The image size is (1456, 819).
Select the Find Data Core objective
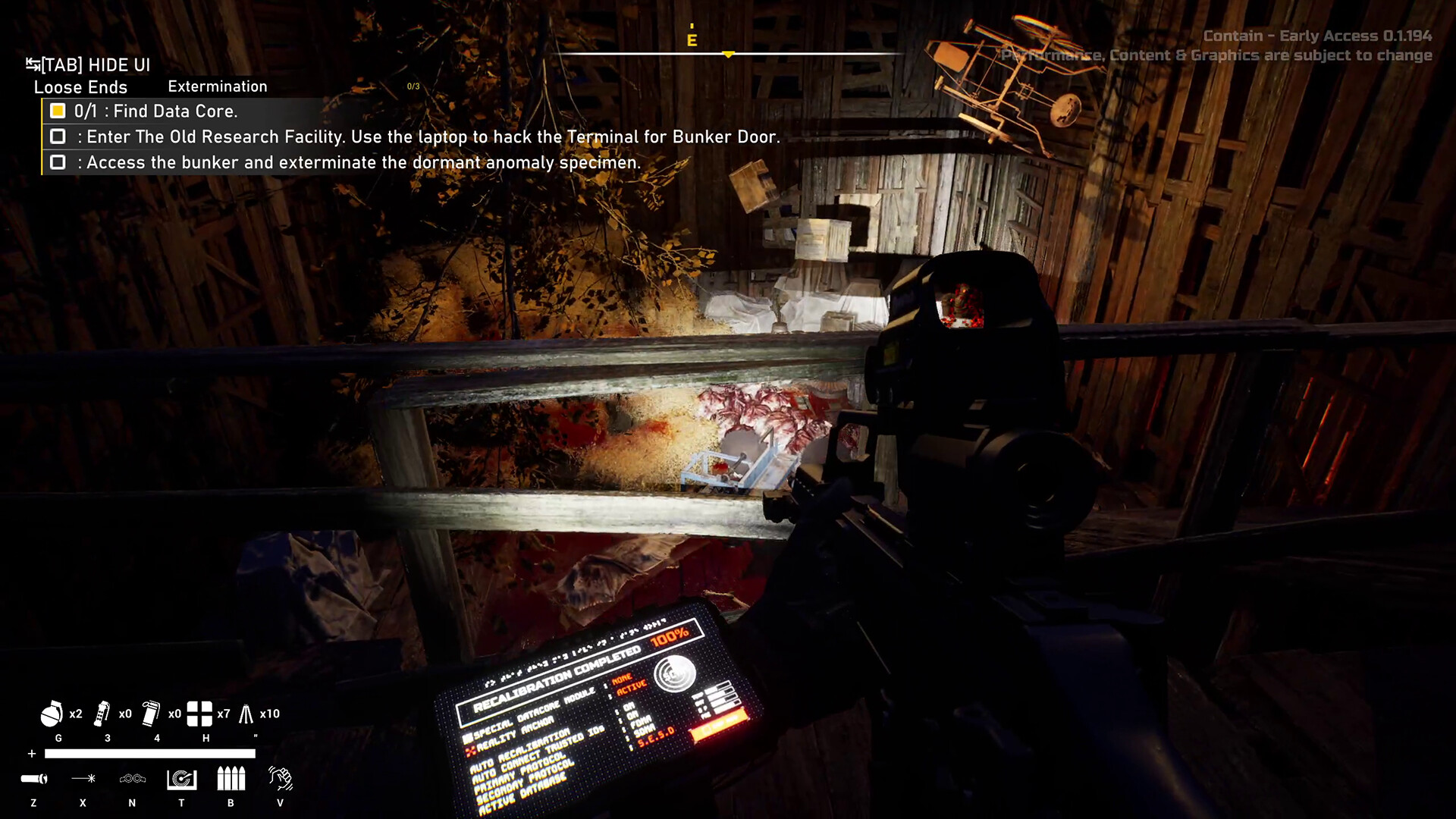[x=155, y=111]
